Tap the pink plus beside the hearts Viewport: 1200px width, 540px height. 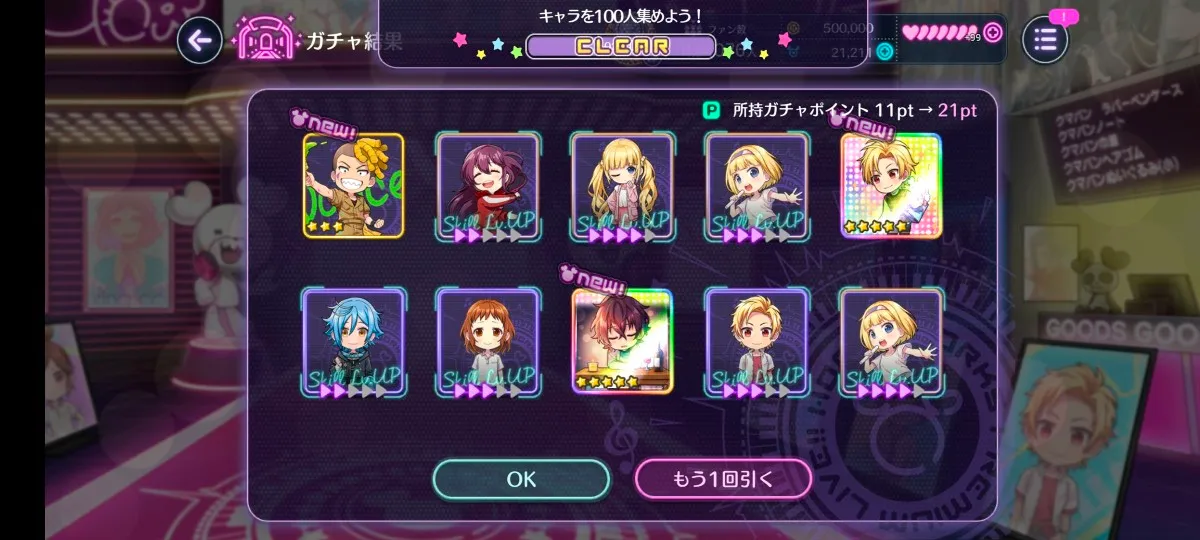point(992,32)
